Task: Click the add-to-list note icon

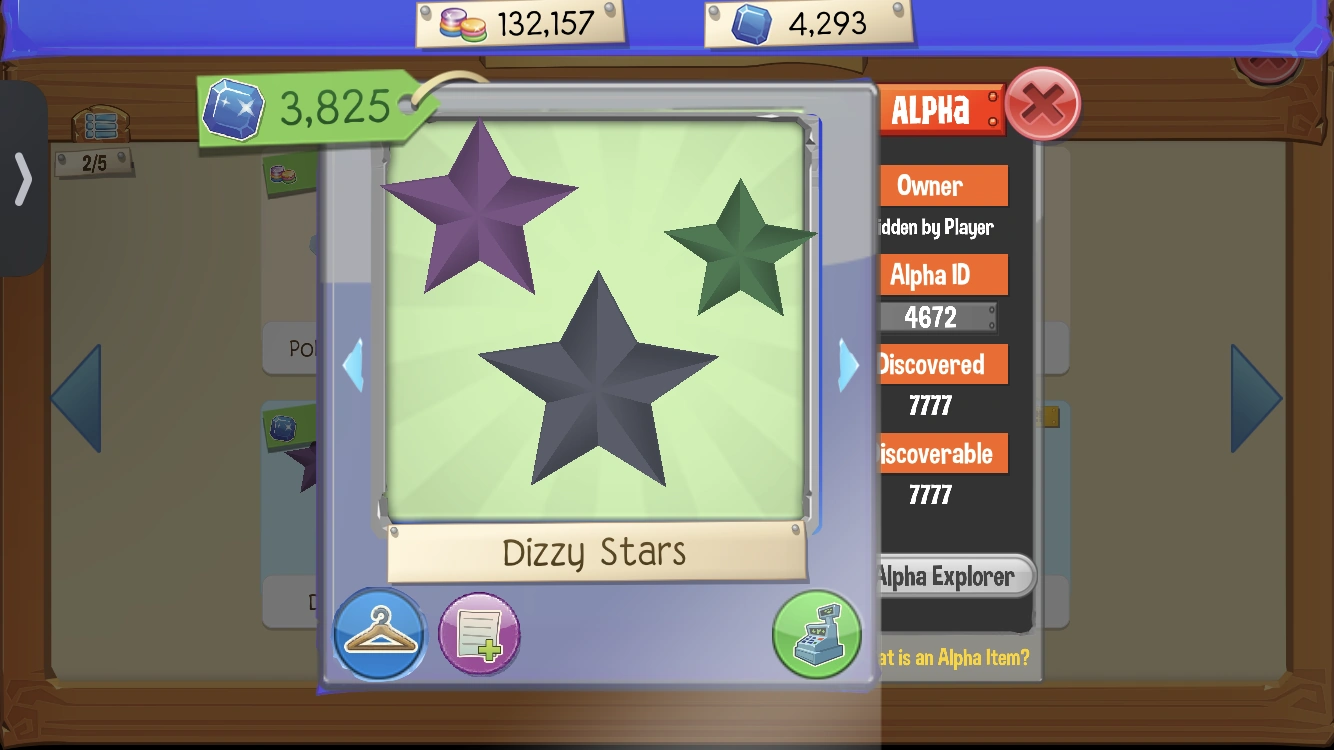Action: point(479,633)
